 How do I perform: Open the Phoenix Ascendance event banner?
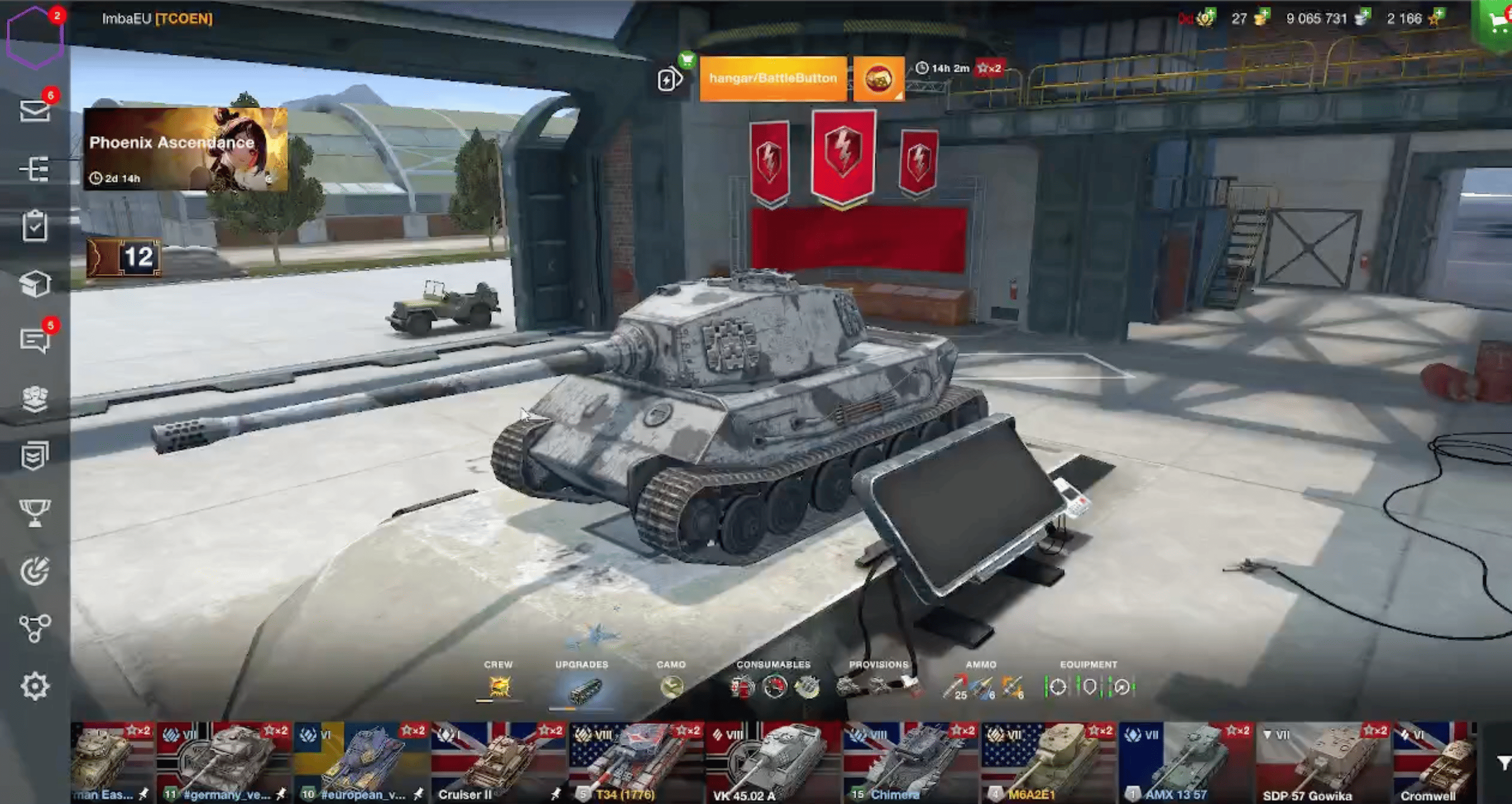[x=185, y=149]
